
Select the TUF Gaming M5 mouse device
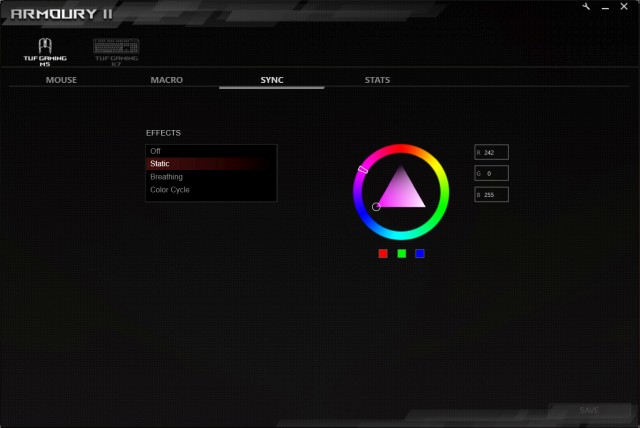[x=45, y=52]
